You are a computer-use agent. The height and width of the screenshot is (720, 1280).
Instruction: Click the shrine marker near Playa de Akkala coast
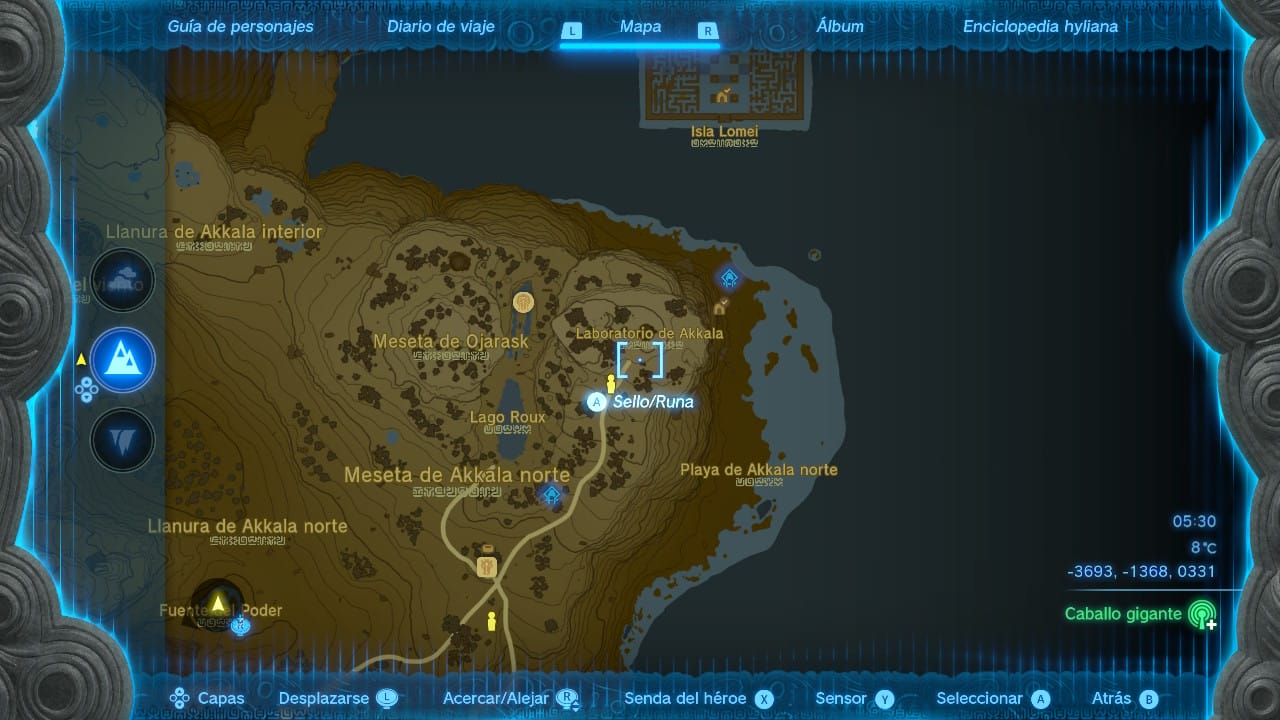(729, 277)
